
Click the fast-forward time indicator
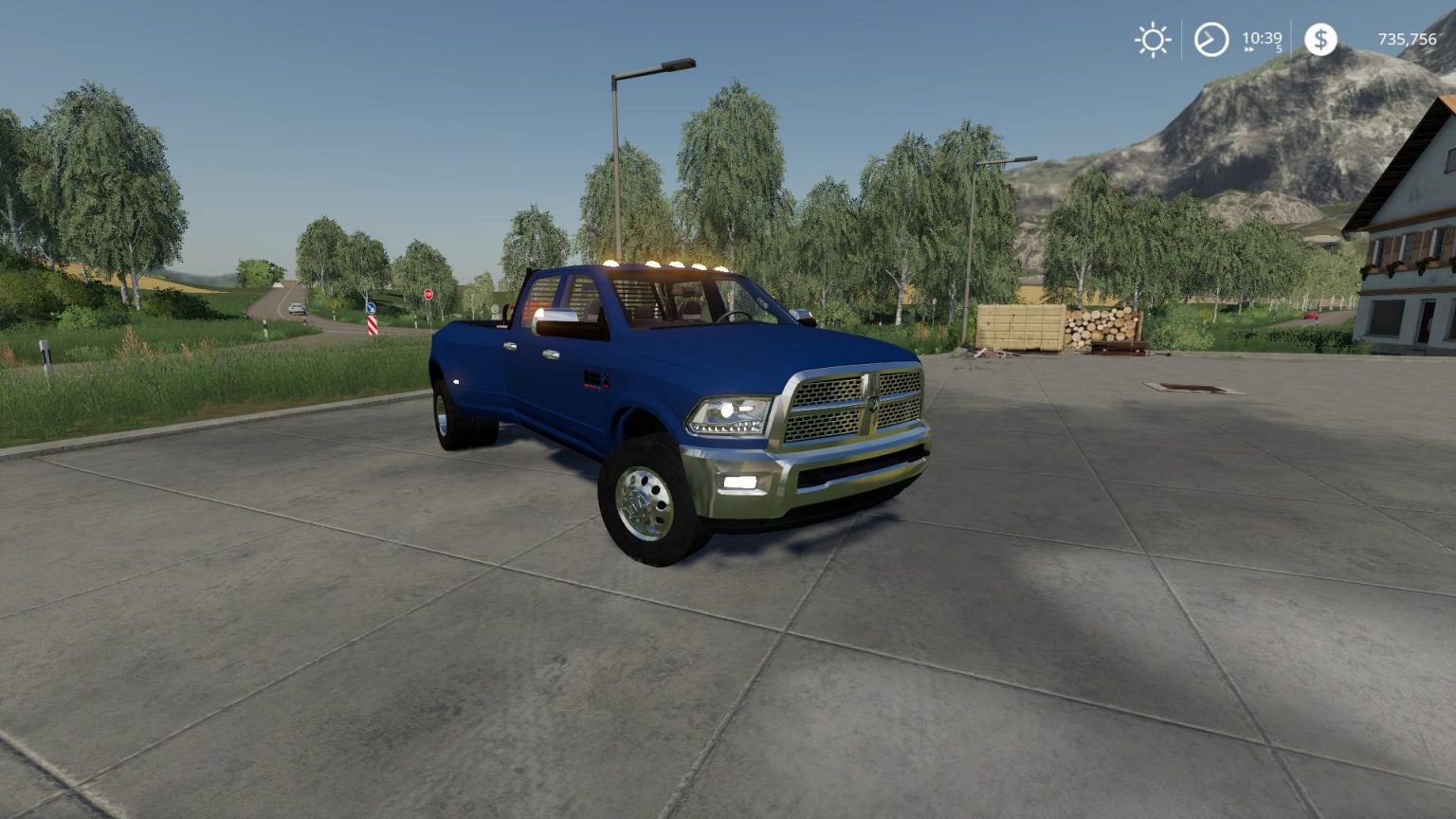pos(1248,48)
